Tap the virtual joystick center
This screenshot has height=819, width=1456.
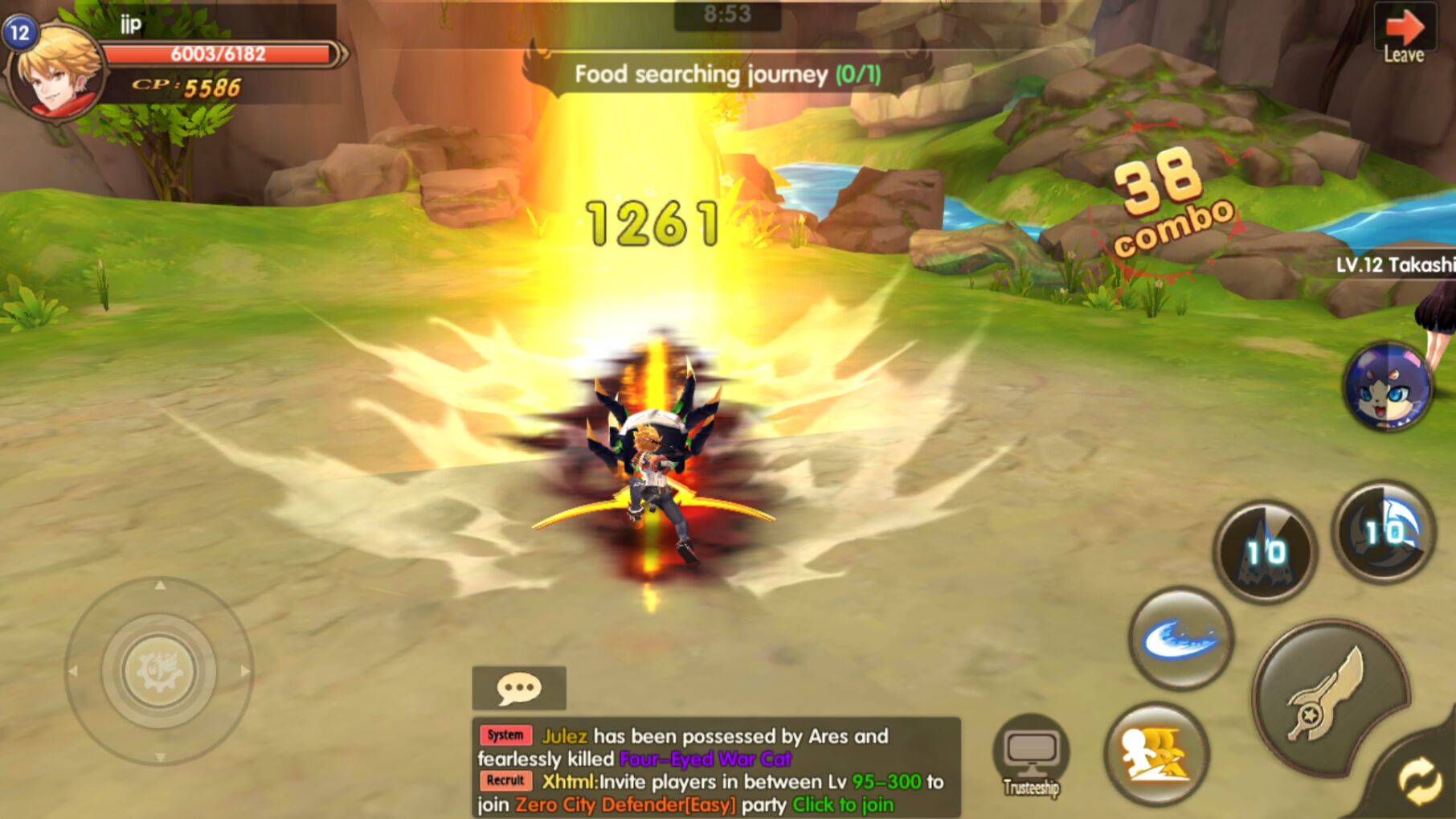click(x=159, y=670)
